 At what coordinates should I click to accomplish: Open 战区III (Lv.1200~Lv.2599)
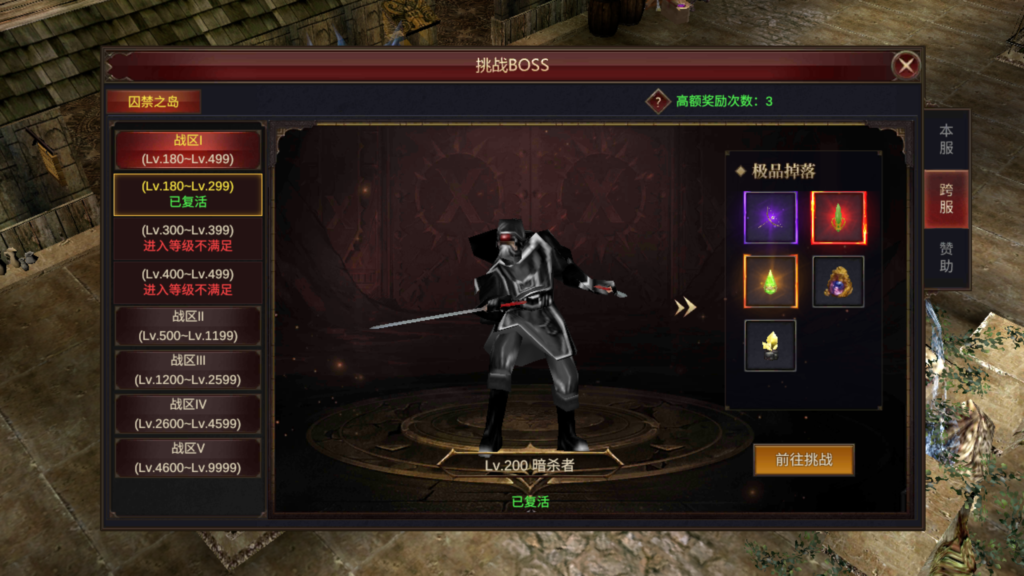coord(187,370)
